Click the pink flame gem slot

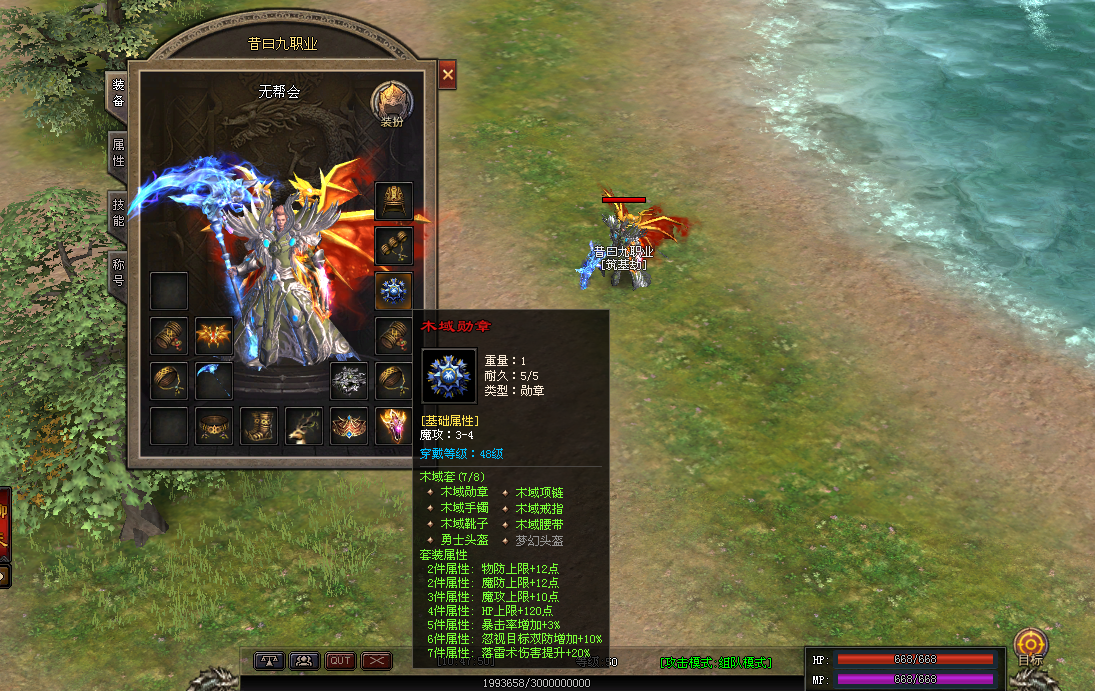point(393,426)
